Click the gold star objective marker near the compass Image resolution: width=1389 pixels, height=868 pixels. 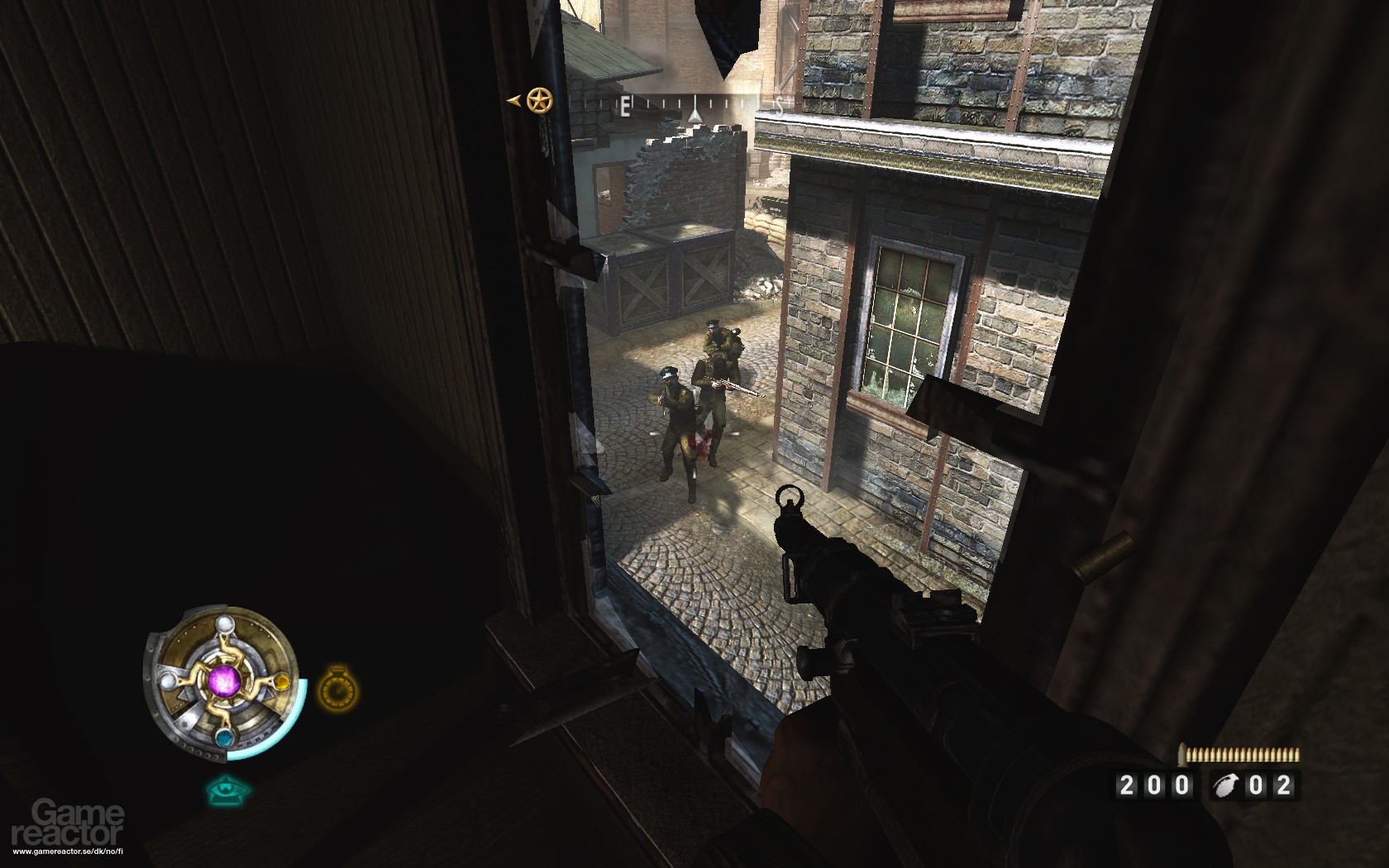(x=538, y=98)
